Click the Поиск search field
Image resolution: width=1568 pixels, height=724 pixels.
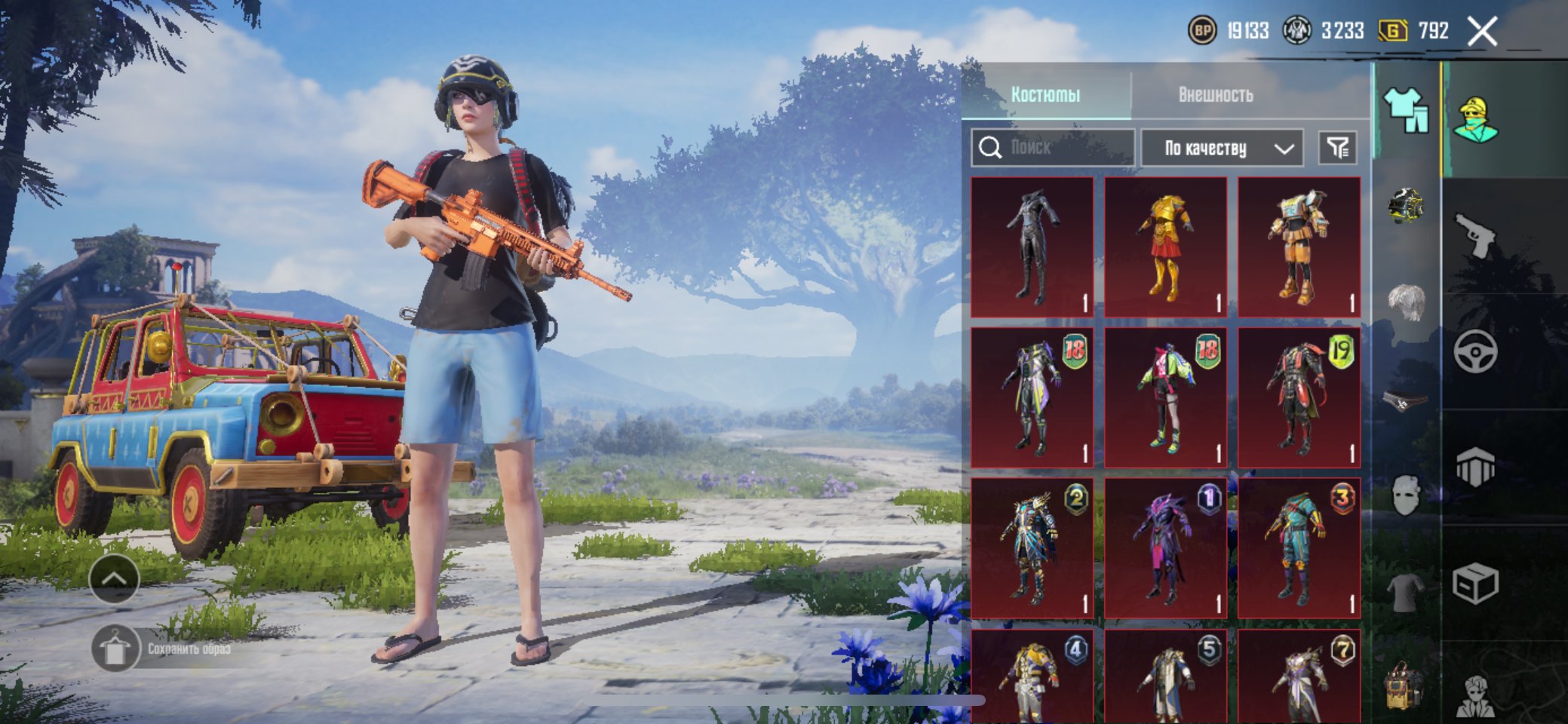tap(1053, 147)
